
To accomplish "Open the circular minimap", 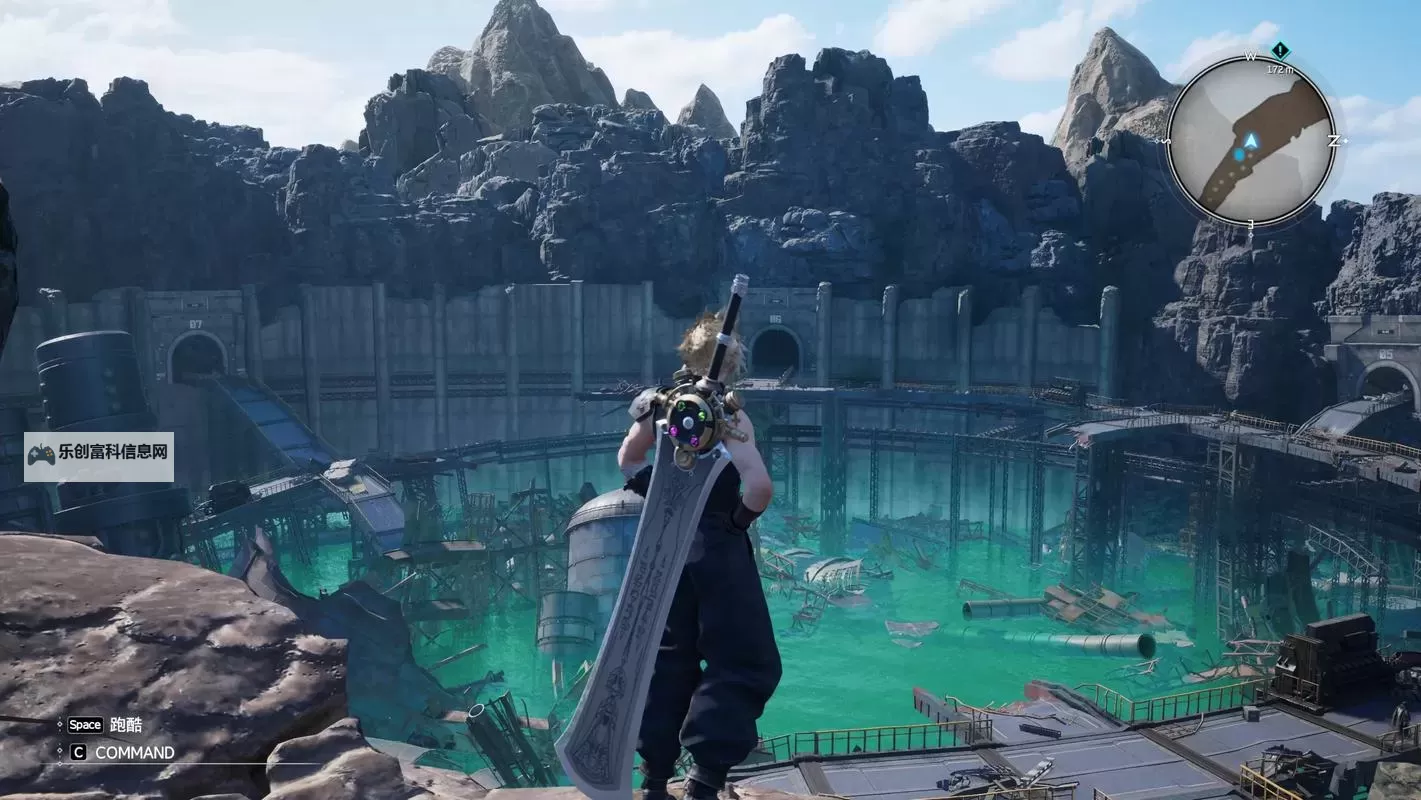I will click(1250, 140).
